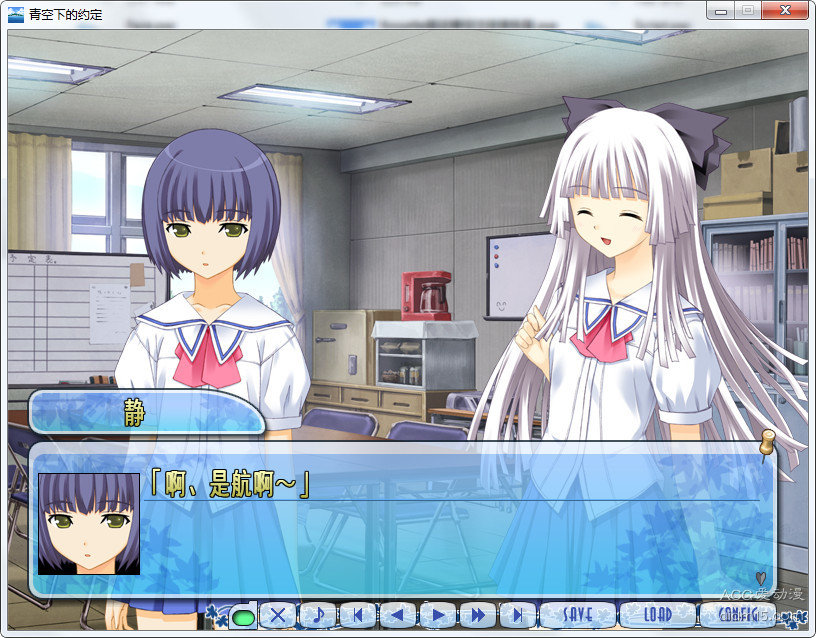Viewport: 816px width, 638px height.
Task: Open the SAVE menu
Action: (577, 615)
